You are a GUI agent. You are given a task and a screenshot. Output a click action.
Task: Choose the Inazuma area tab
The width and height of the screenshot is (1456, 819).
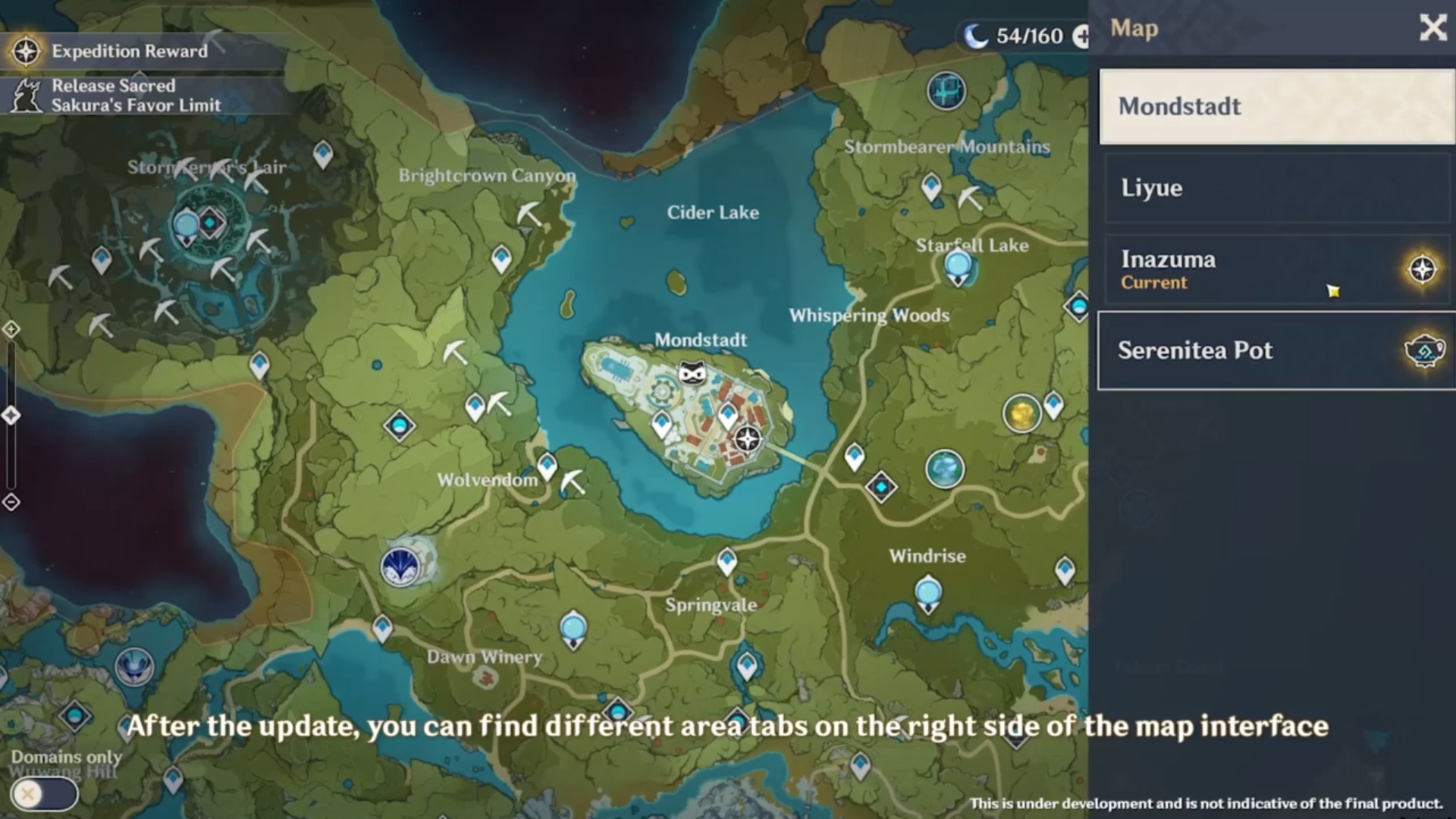pyautogui.click(x=1276, y=269)
